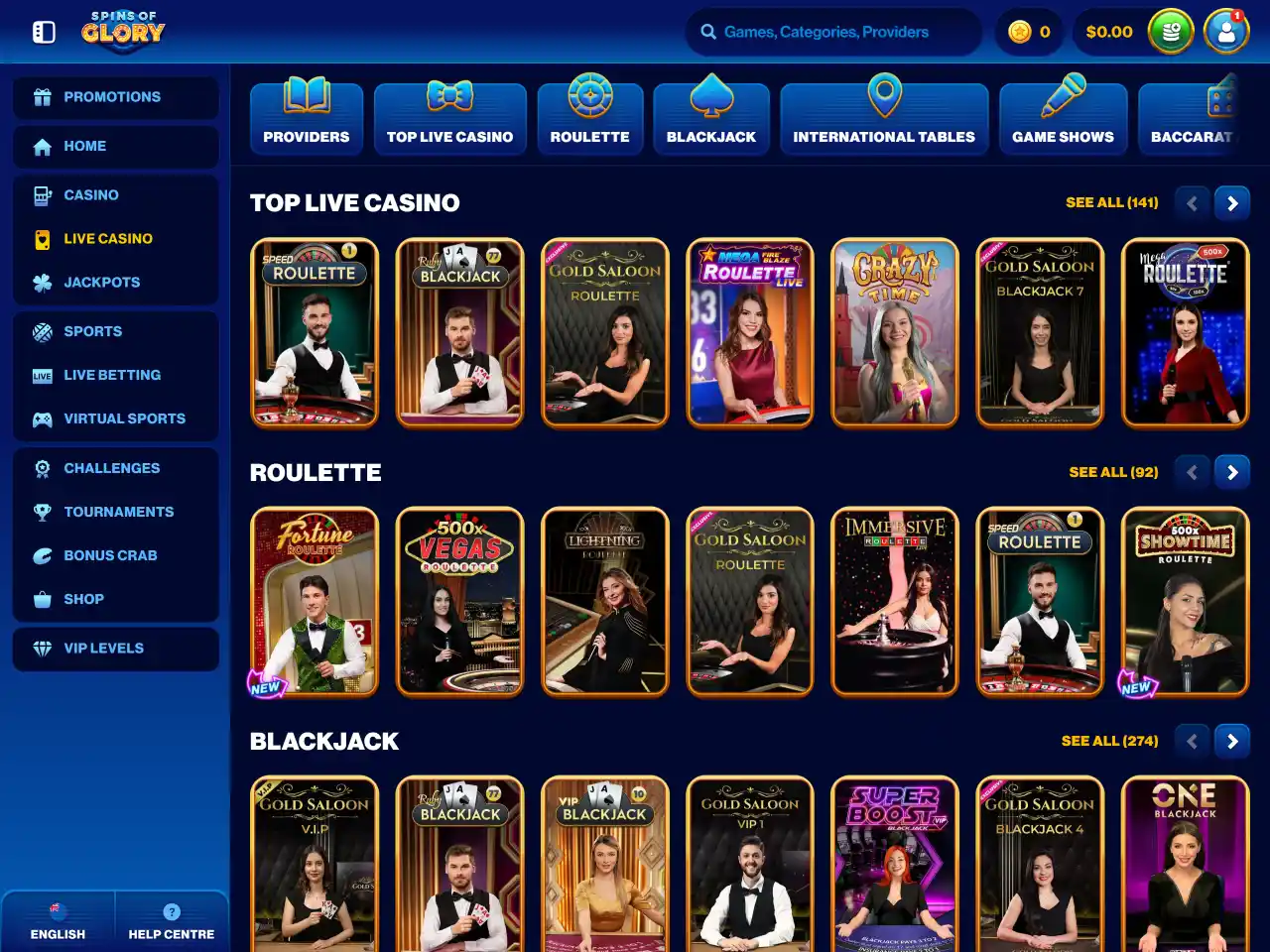Open the user profile avatar
This screenshot has width=1270, height=952.
[x=1225, y=32]
